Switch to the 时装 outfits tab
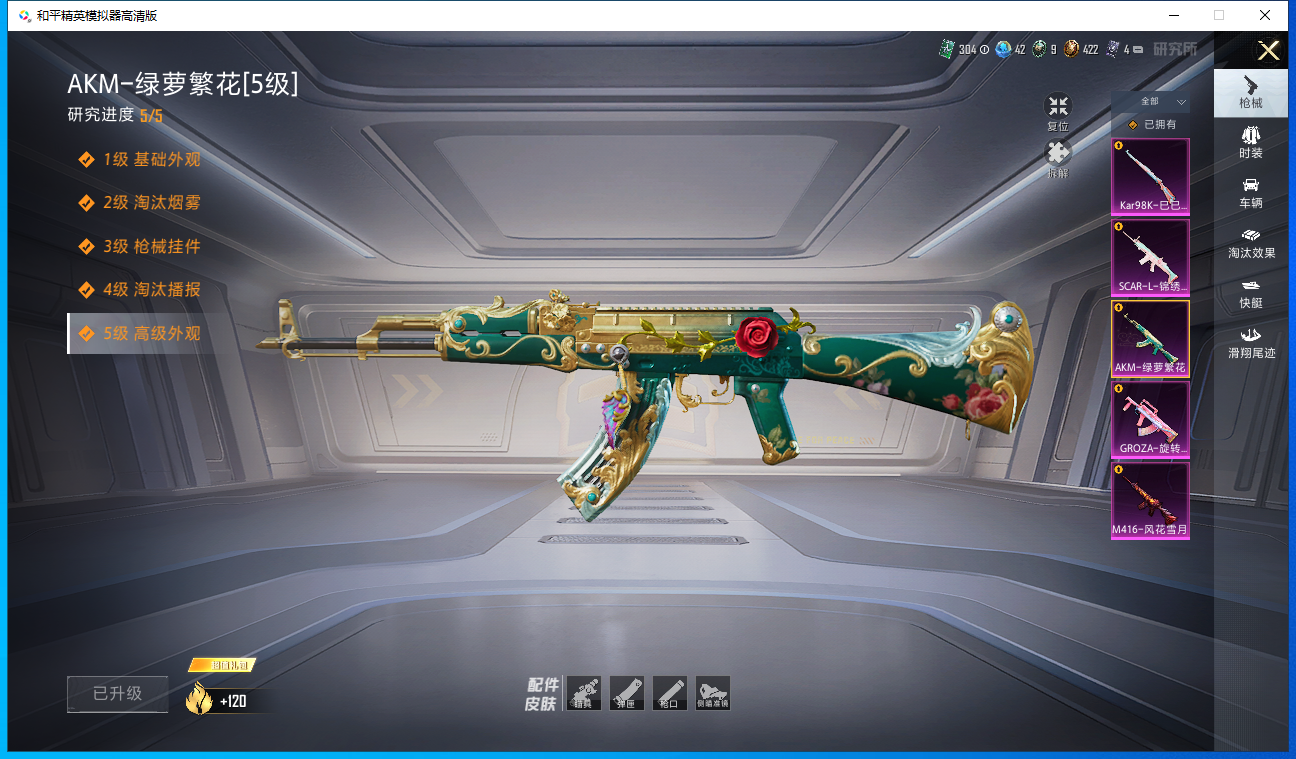The image size is (1296, 759). [1250, 143]
